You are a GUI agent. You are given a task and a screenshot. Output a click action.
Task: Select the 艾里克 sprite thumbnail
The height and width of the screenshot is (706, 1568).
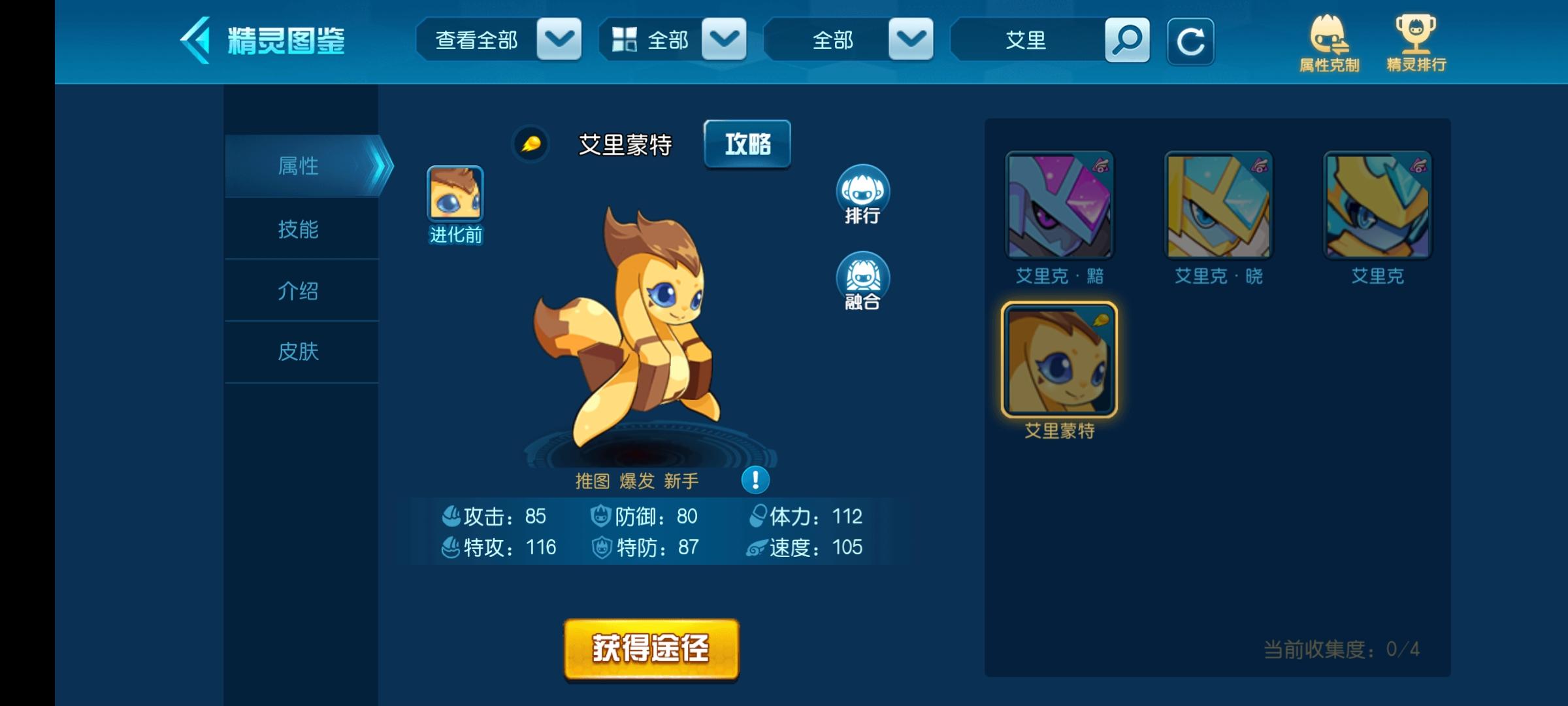click(x=1379, y=206)
